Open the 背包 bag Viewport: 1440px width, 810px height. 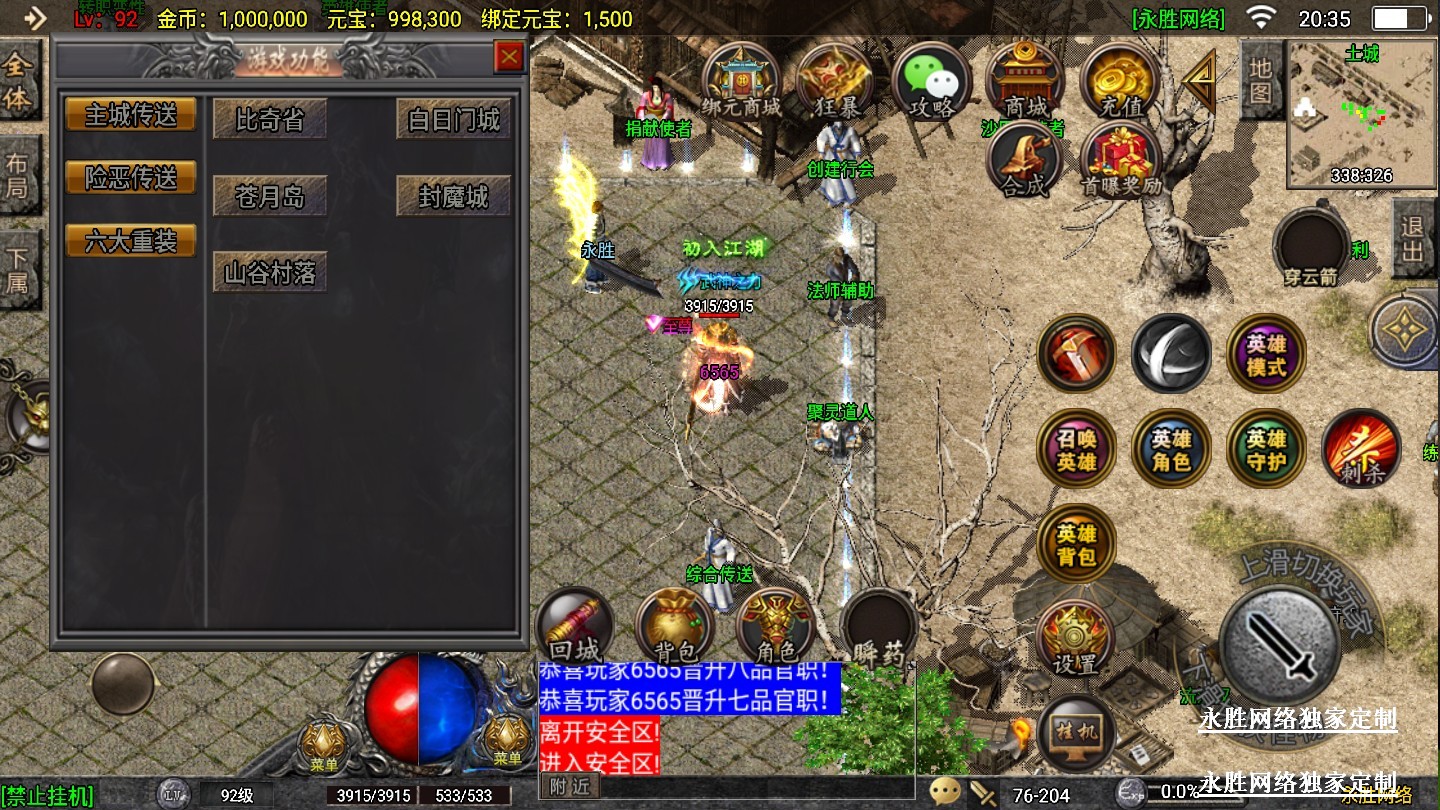pyautogui.click(x=675, y=627)
